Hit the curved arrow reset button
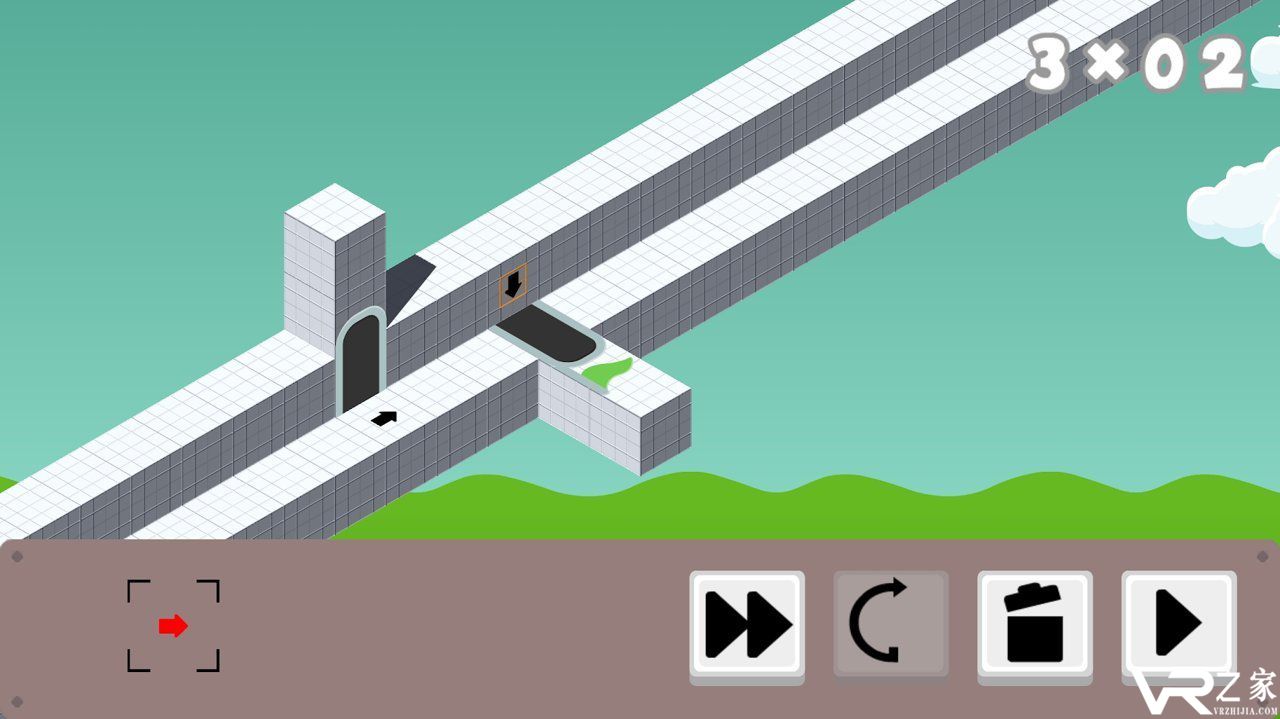The height and width of the screenshot is (719, 1280). (890, 625)
